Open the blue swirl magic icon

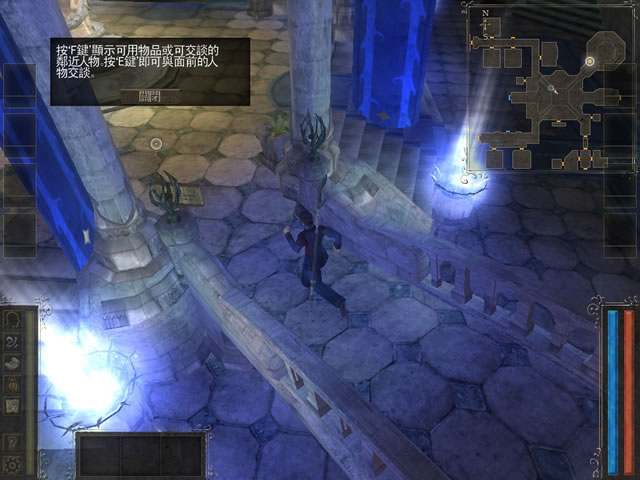[x=13, y=341]
